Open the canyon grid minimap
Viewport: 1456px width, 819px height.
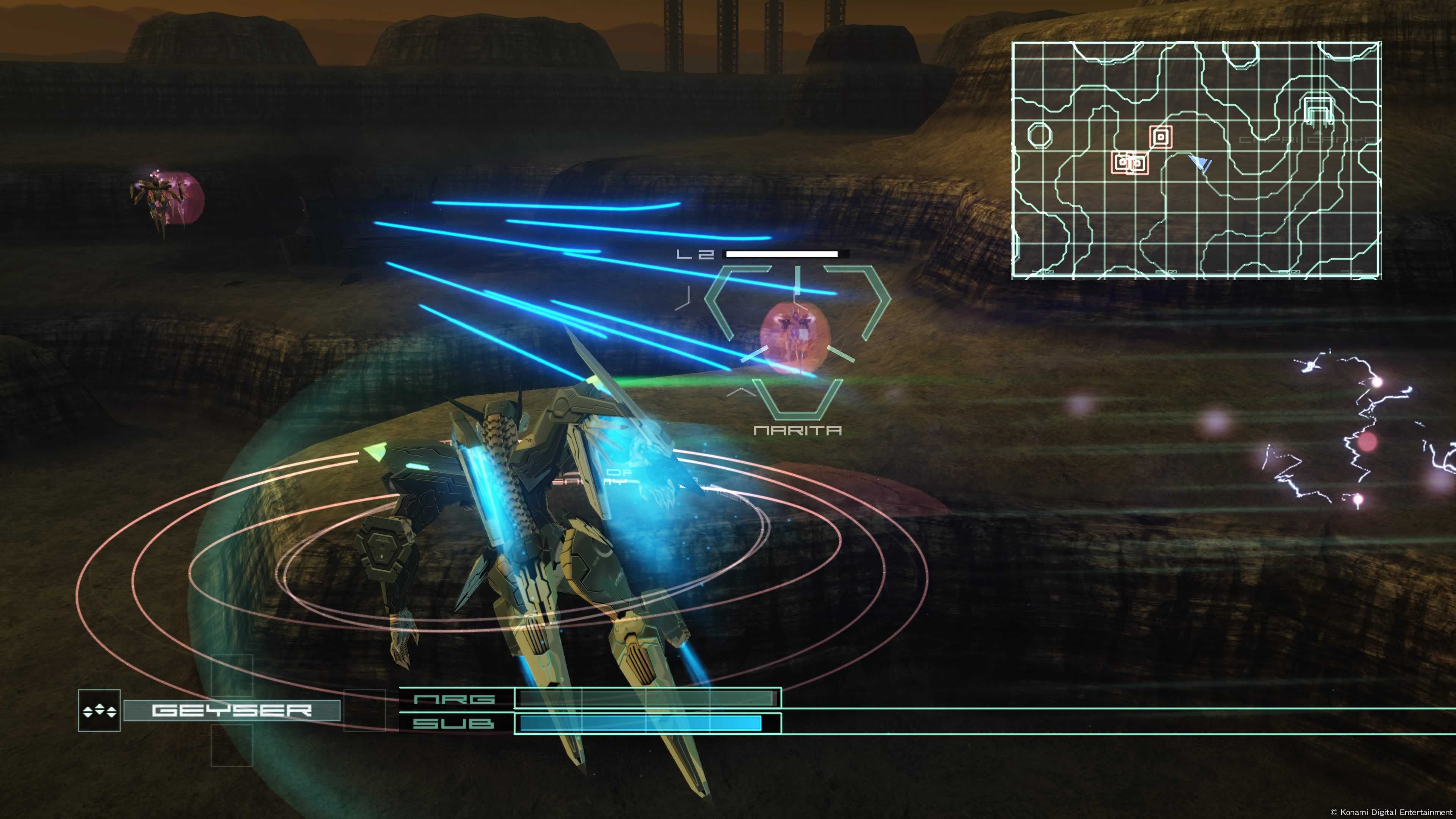tap(1196, 160)
